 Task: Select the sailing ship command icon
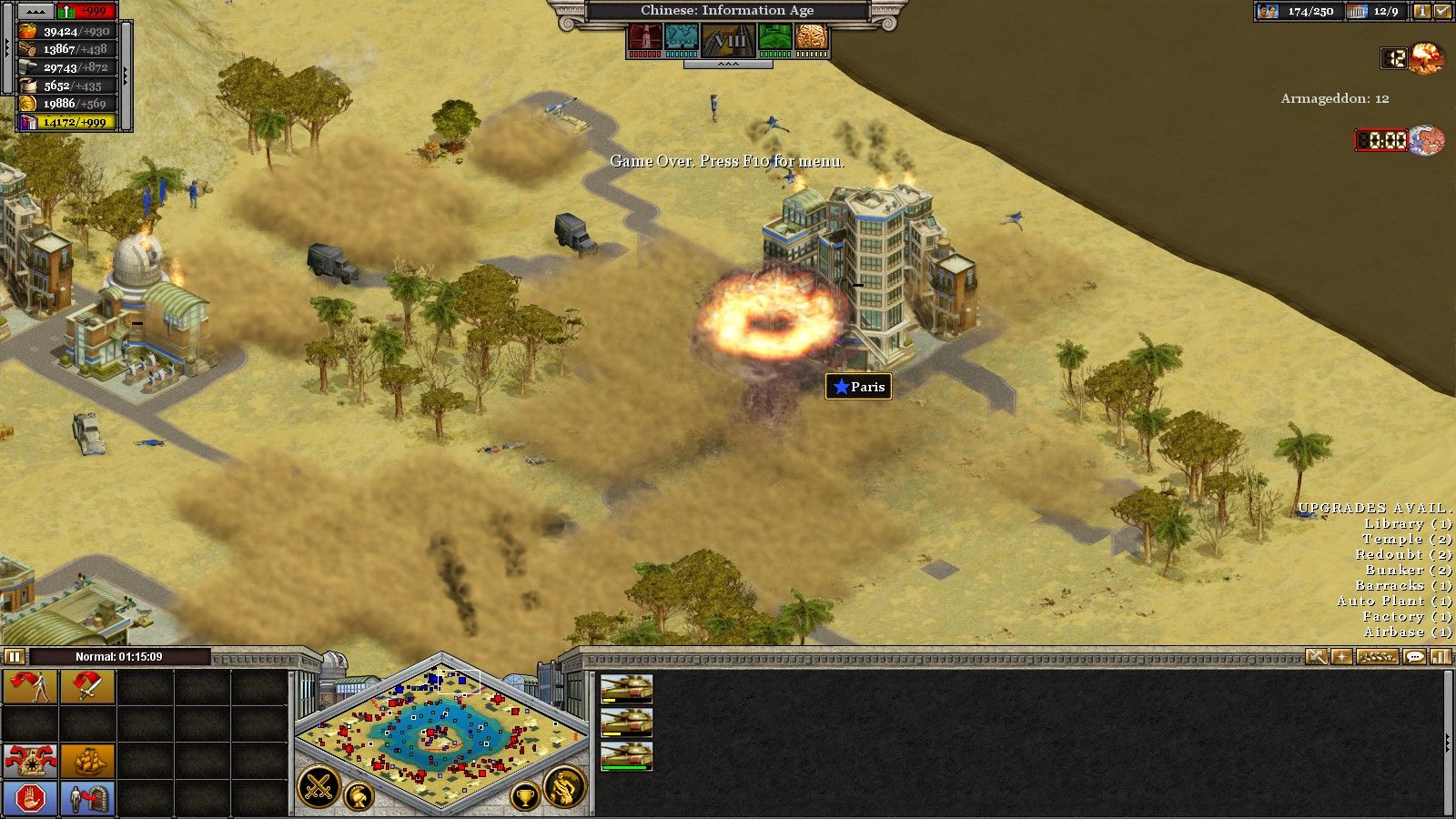87,760
